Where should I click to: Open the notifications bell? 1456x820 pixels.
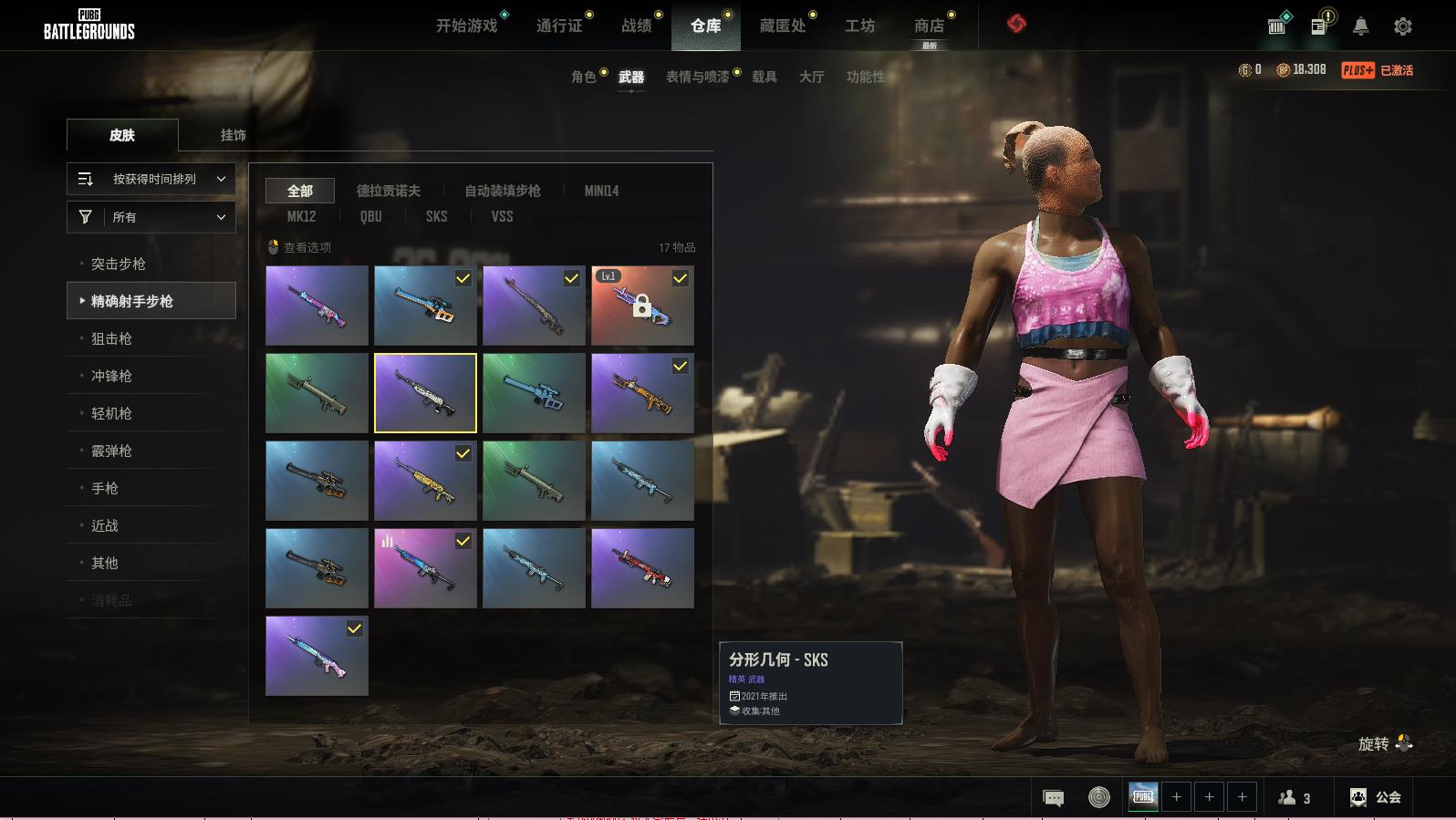pos(1360,26)
